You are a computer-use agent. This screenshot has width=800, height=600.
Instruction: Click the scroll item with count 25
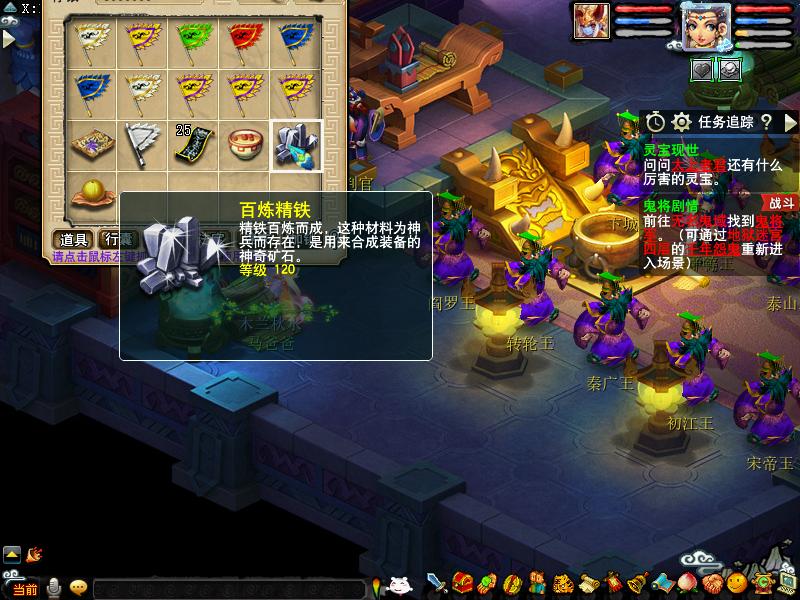[194, 146]
